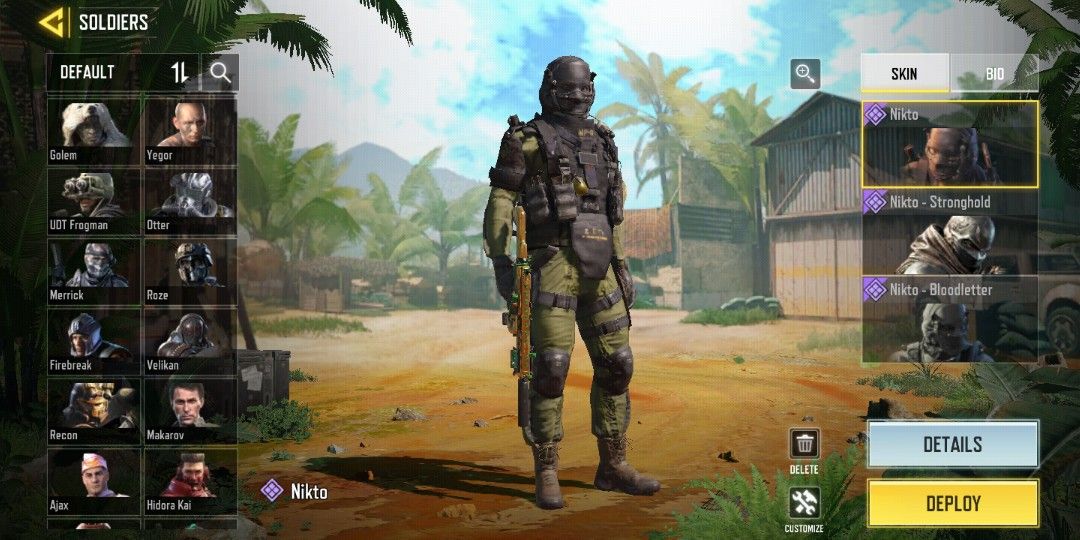The width and height of the screenshot is (1080, 540).
Task: Choose the Hidora Kai soldier
Action: (190, 481)
